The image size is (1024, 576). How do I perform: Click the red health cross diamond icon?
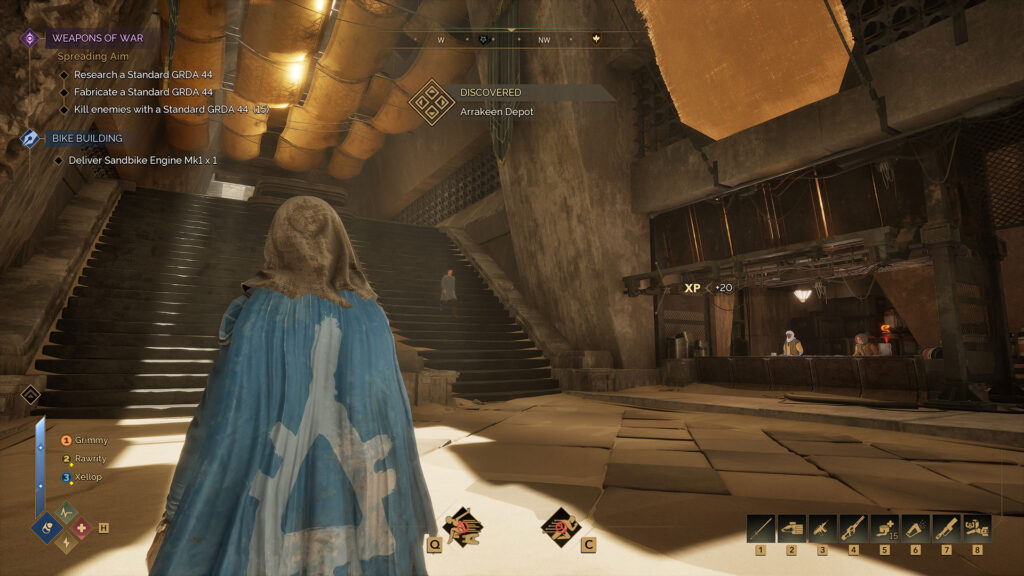[x=80, y=527]
